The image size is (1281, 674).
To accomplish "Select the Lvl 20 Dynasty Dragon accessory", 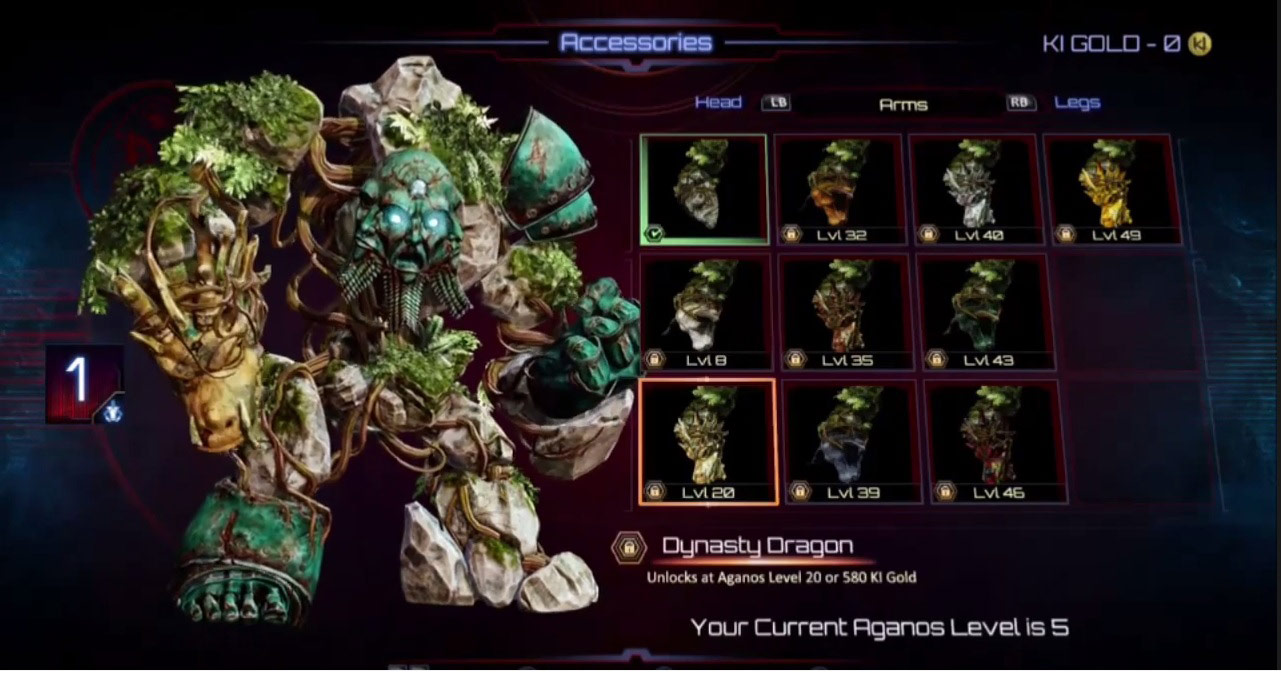I will coord(708,441).
